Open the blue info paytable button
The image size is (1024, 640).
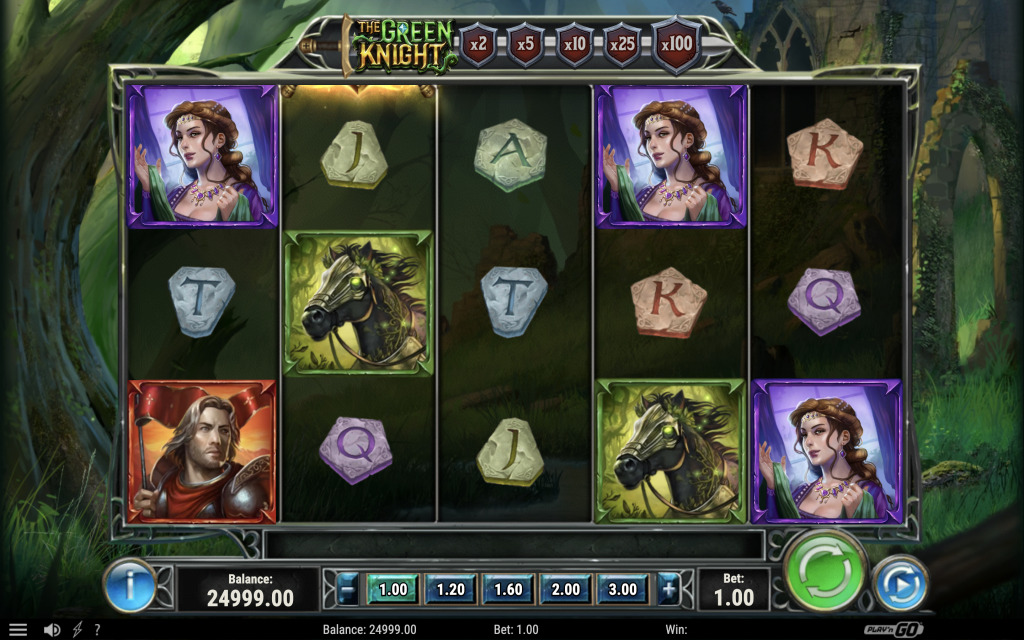tap(130, 585)
